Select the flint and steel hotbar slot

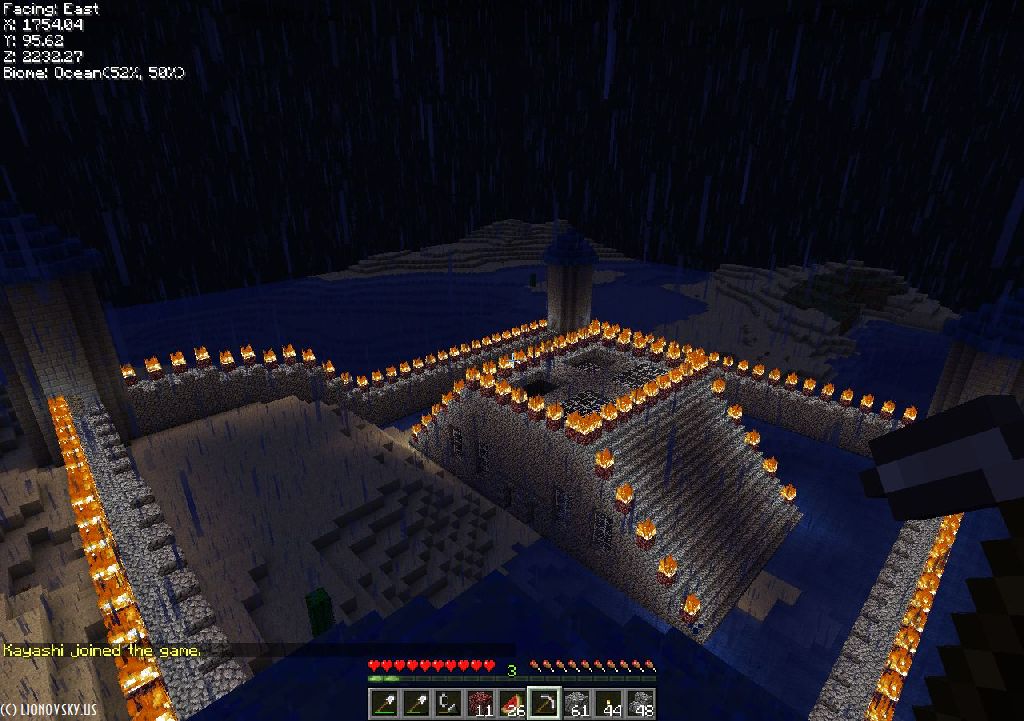coord(447,703)
